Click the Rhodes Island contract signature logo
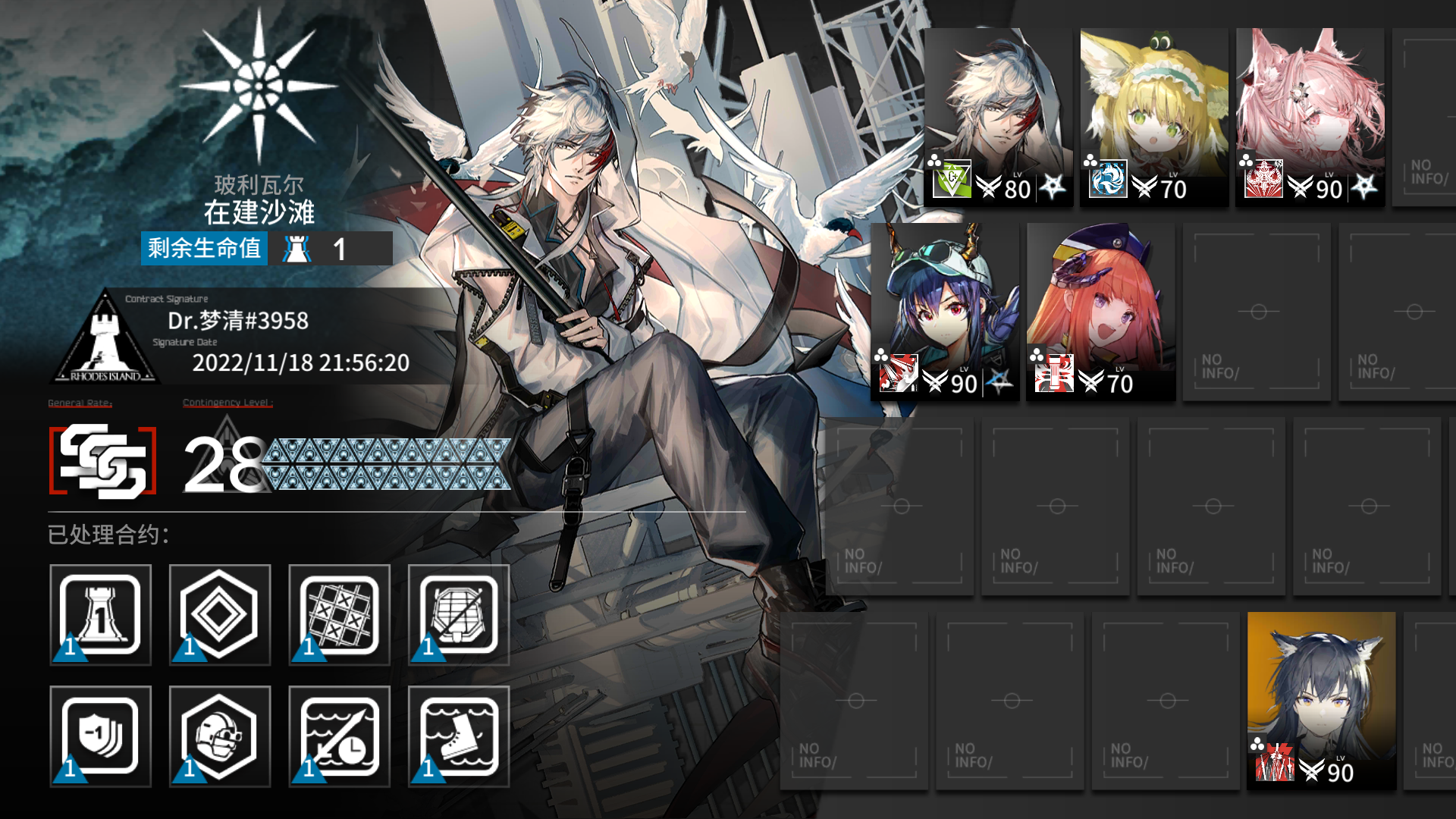The width and height of the screenshot is (1456, 819). (x=105, y=338)
